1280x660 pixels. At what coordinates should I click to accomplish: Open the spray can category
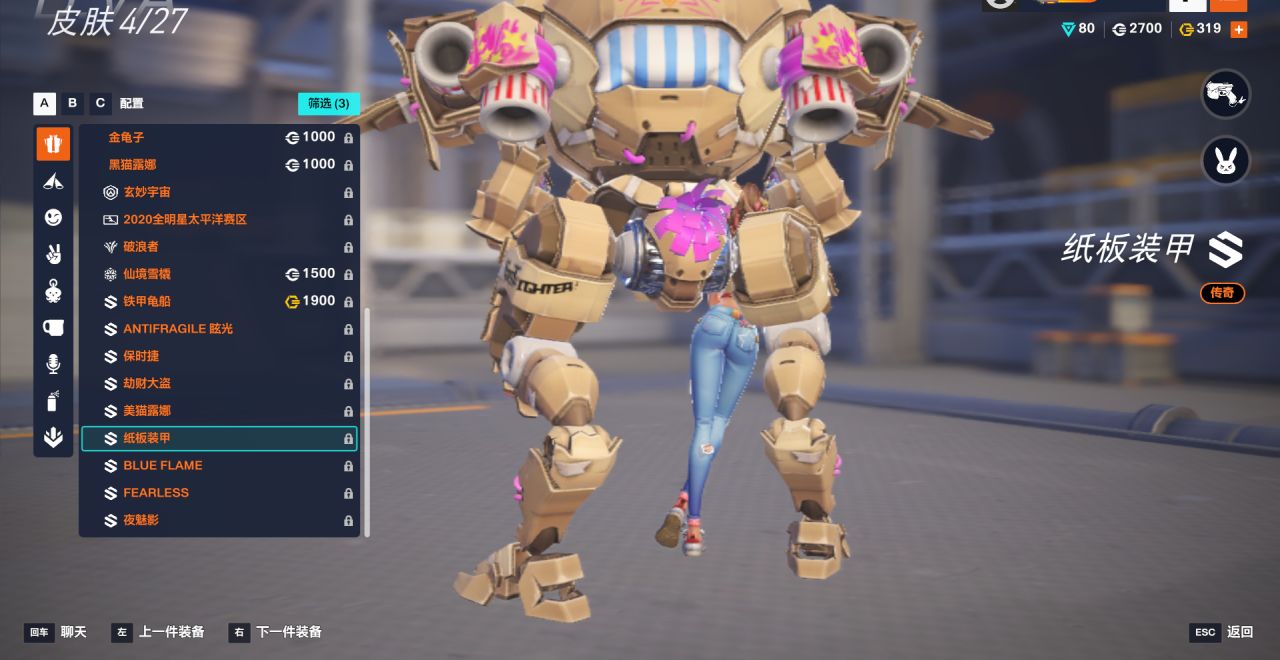pyautogui.click(x=53, y=401)
